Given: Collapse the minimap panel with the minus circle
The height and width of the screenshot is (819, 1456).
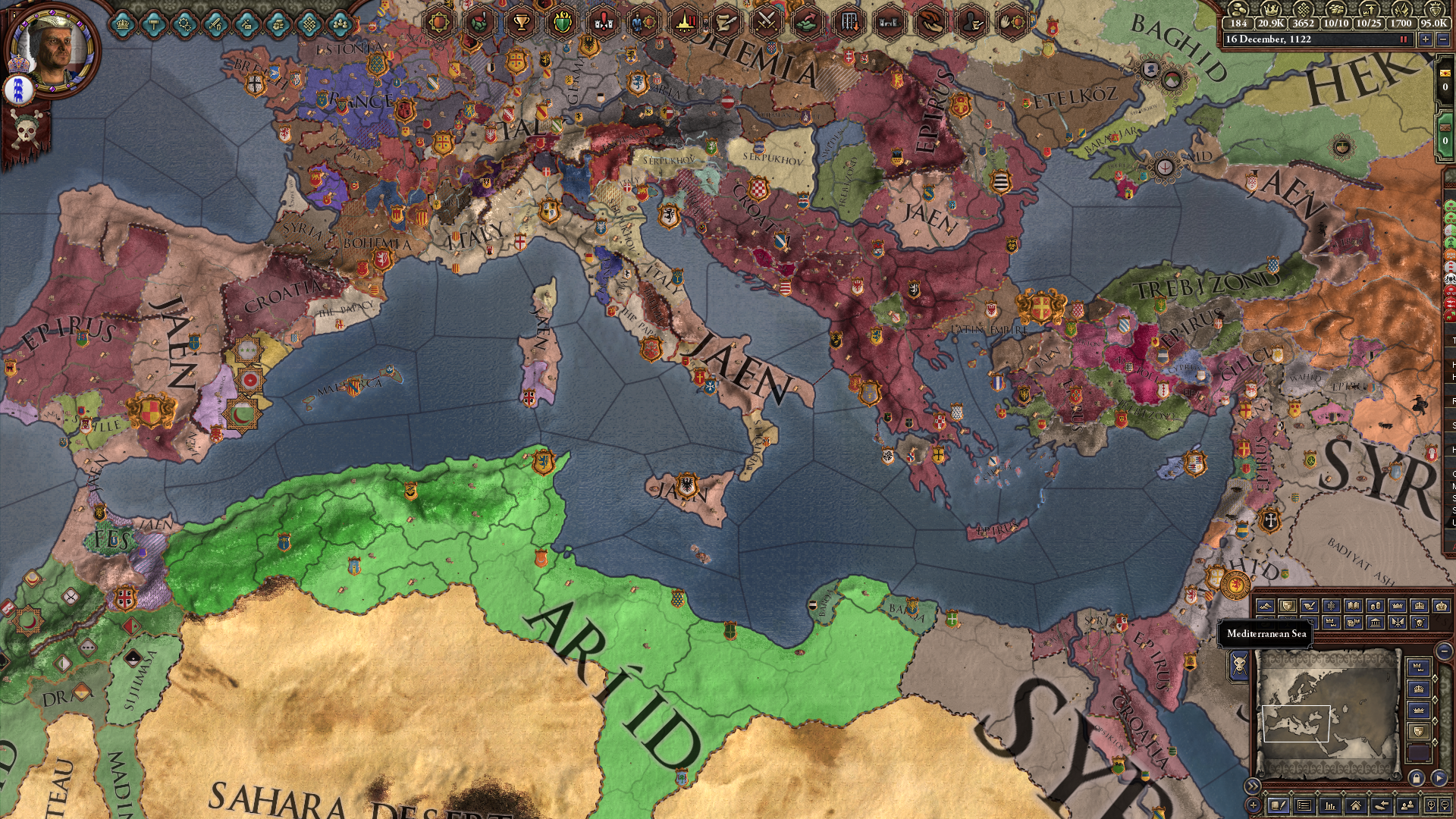Looking at the screenshot, I should [x=1443, y=653].
